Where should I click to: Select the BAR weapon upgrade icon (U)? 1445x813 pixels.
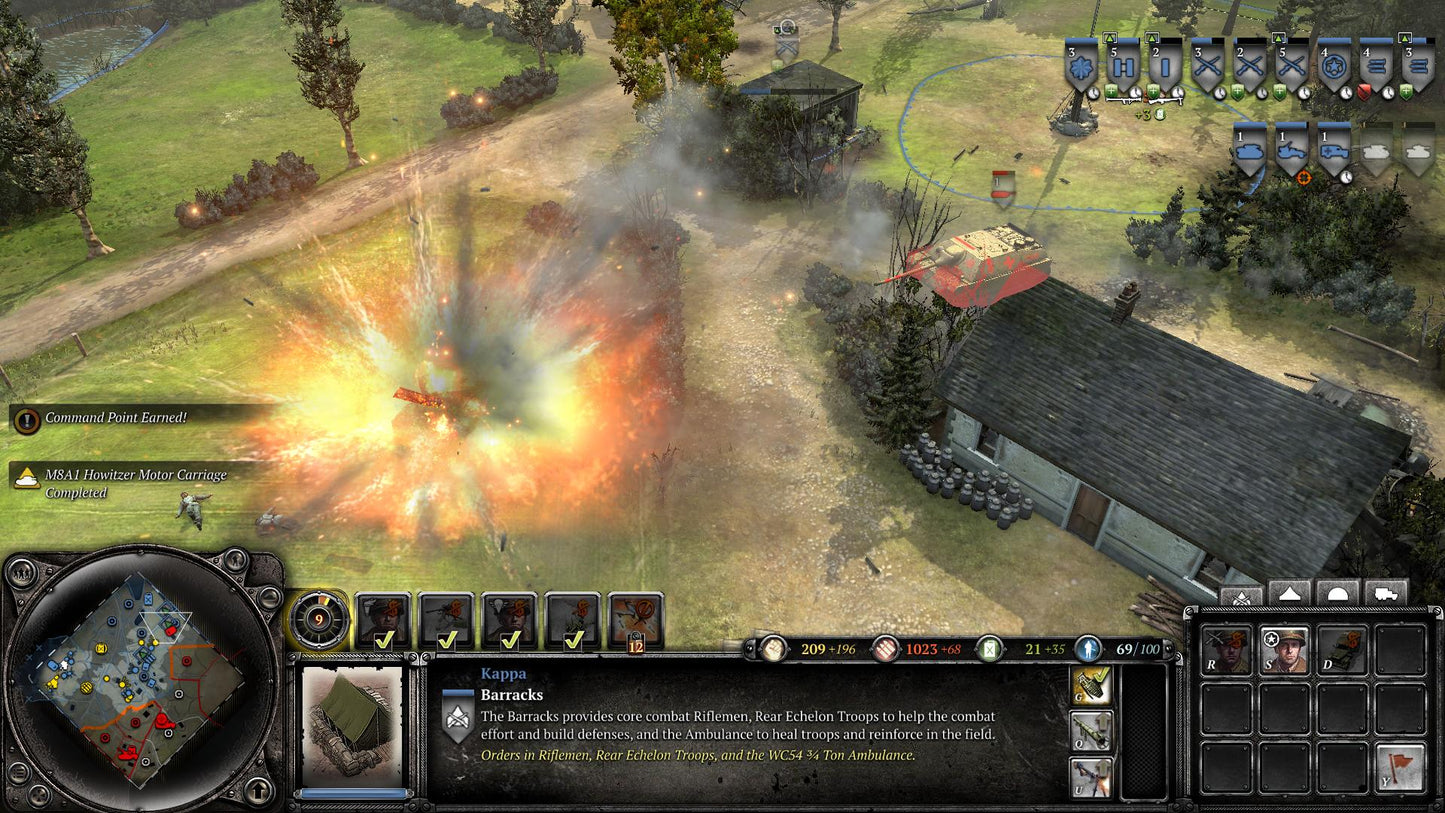click(x=1090, y=777)
